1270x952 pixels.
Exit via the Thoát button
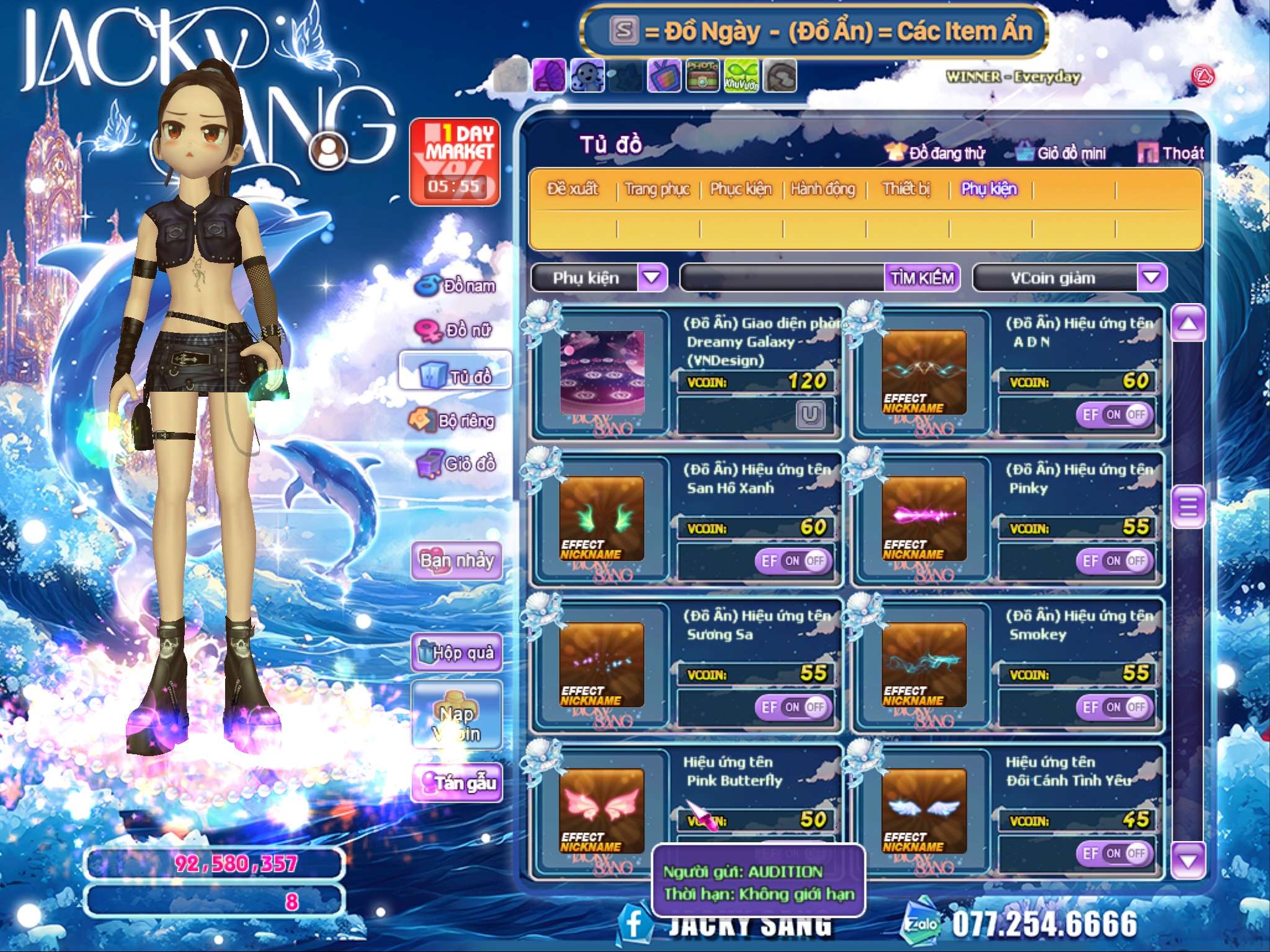pos(1171,153)
